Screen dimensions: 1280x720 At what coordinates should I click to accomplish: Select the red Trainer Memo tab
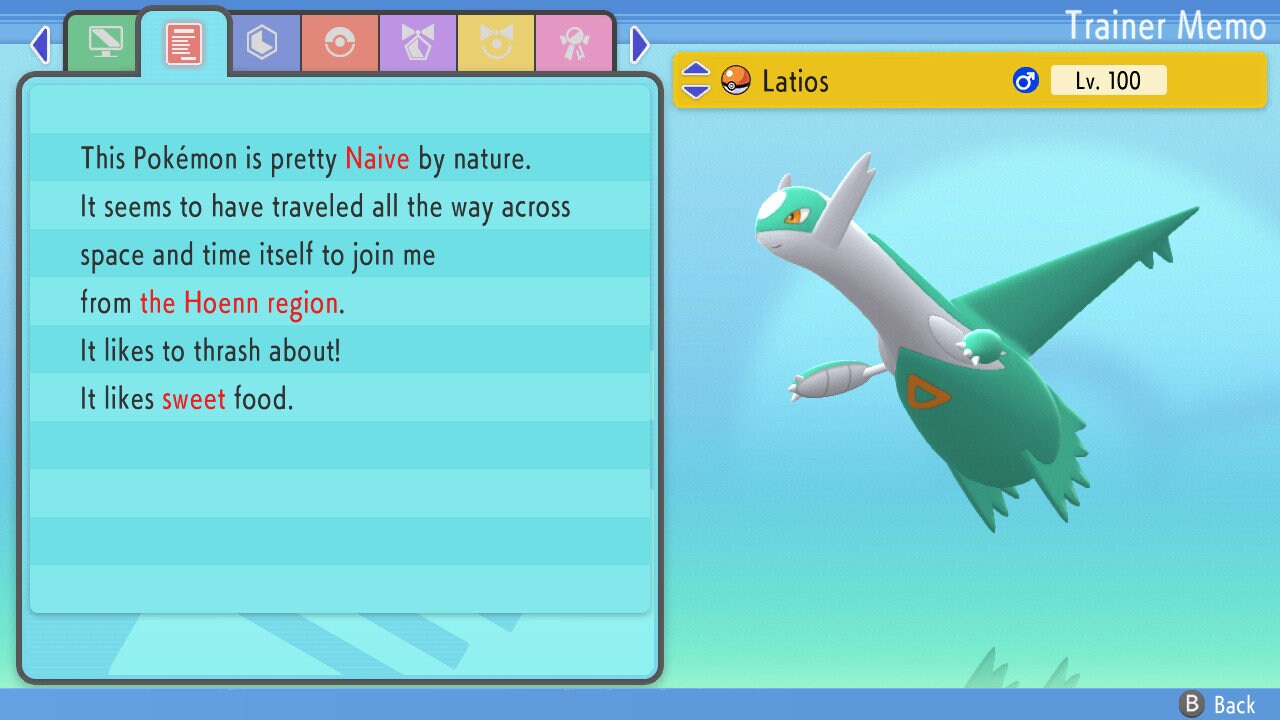(x=184, y=44)
